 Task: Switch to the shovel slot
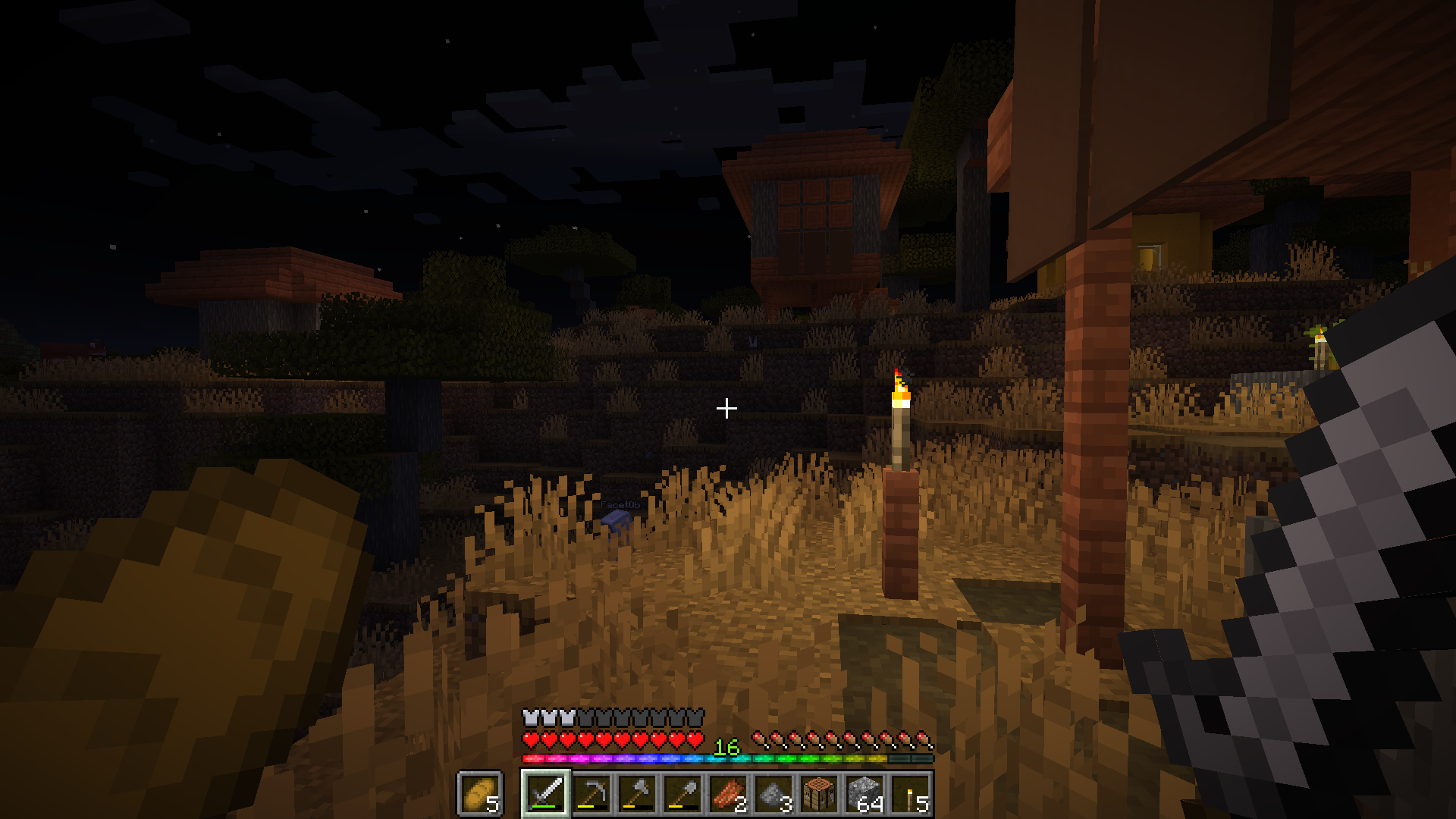pos(682,794)
